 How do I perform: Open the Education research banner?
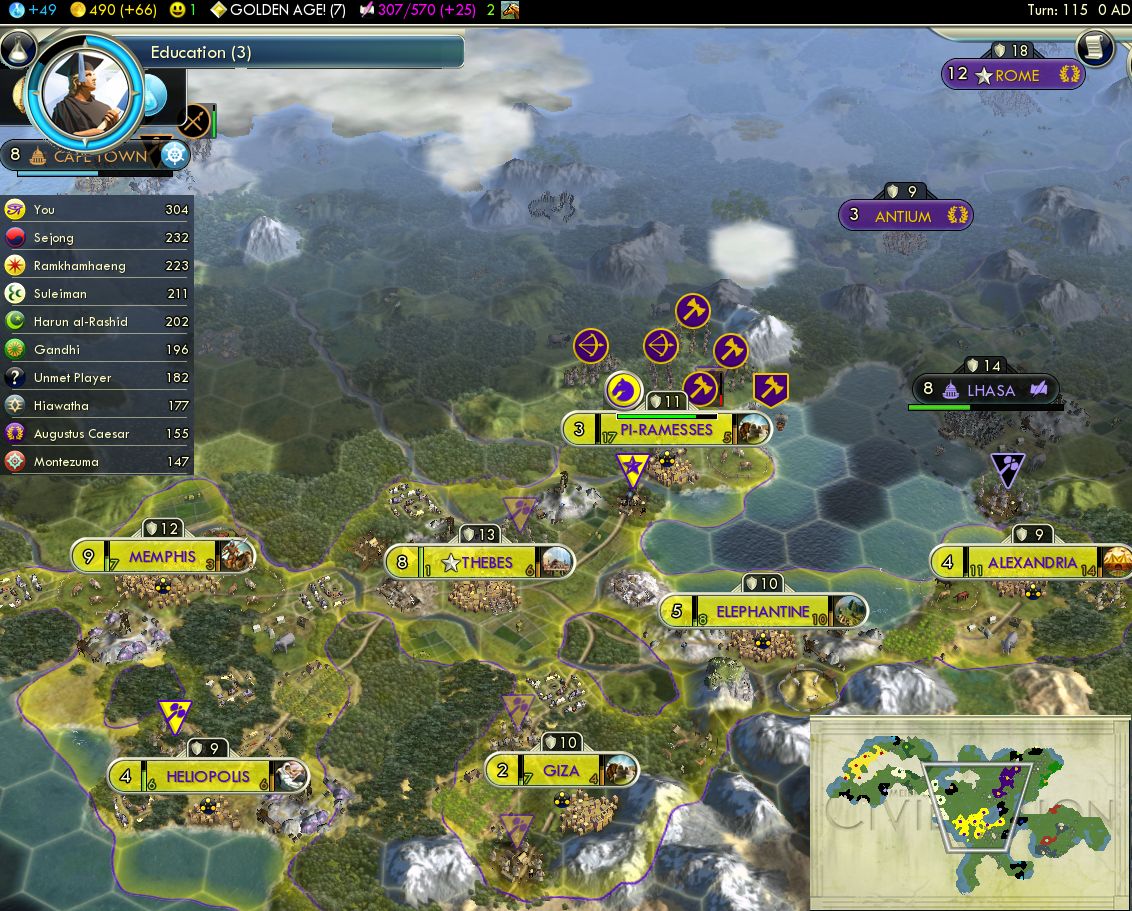(300, 53)
